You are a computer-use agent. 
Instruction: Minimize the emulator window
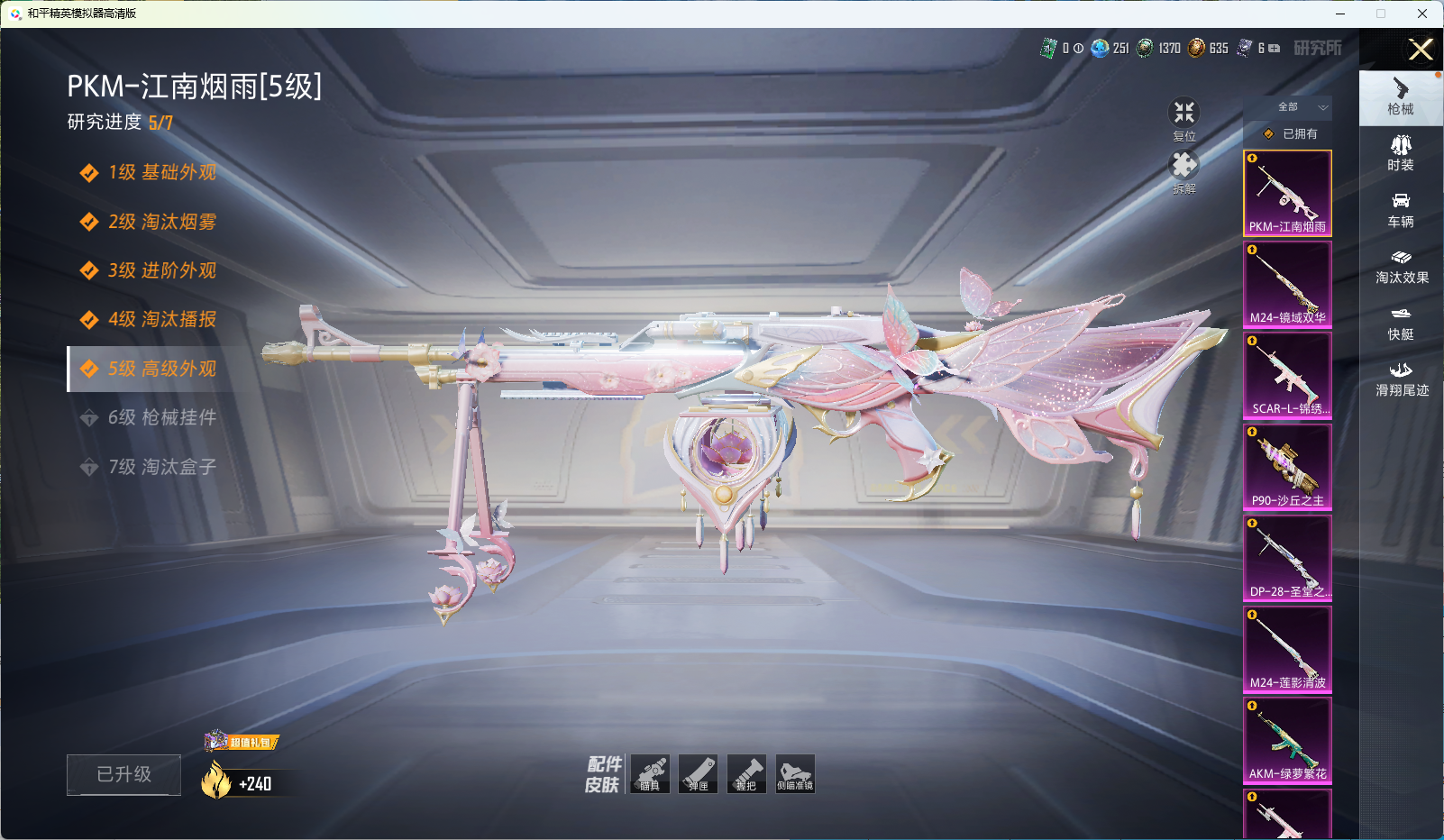click(x=1340, y=14)
